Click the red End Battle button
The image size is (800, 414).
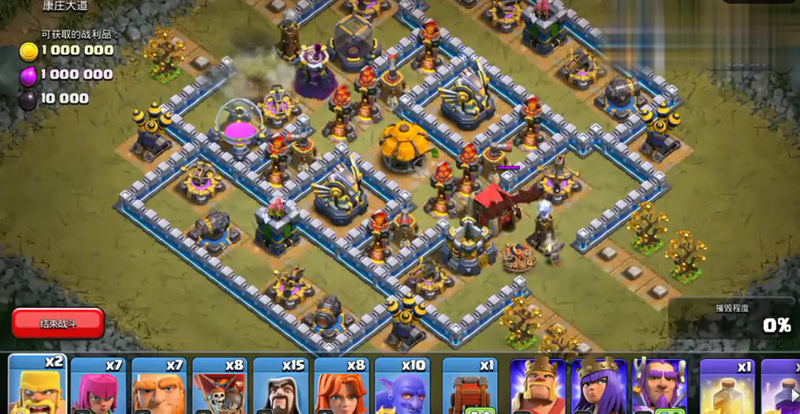pyautogui.click(x=58, y=323)
